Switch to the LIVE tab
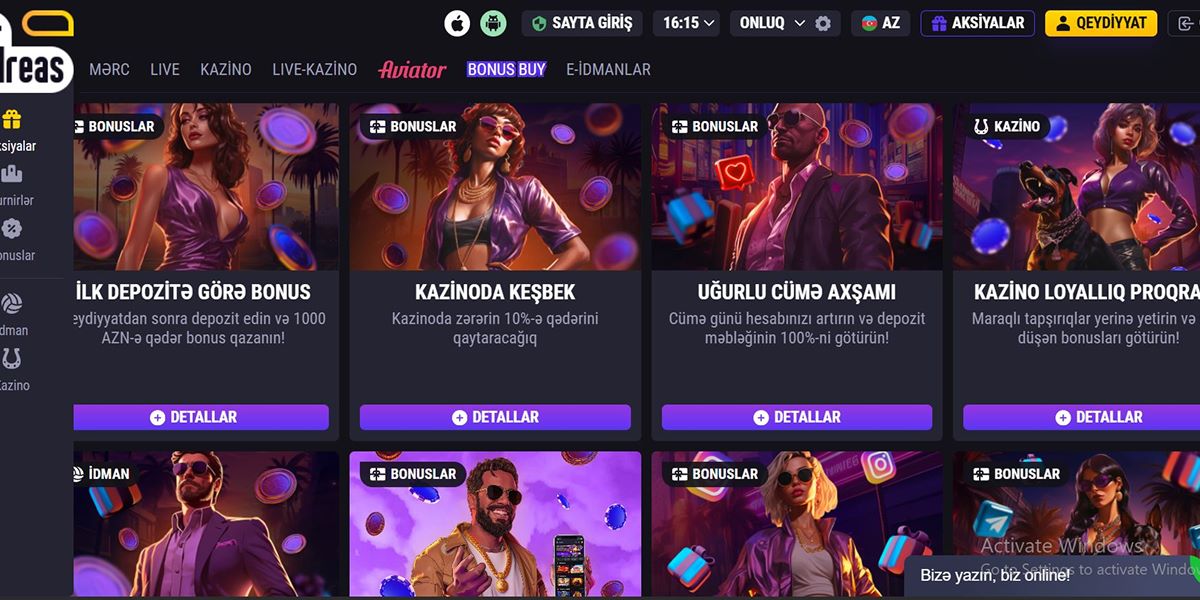The width and height of the screenshot is (1200, 600). pyautogui.click(x=165, y=70)
